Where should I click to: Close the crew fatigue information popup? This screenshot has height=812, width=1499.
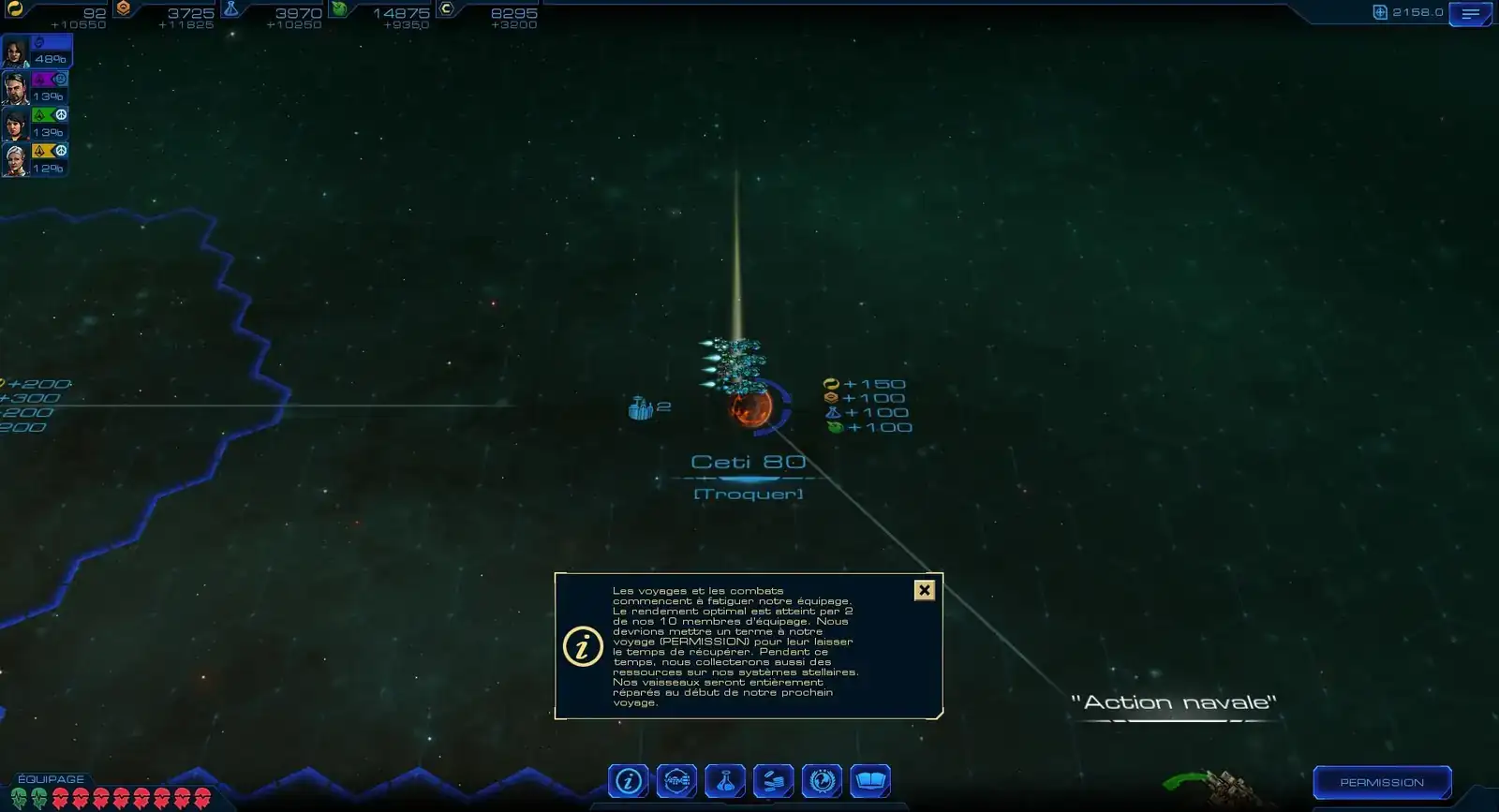click(924, 590)
